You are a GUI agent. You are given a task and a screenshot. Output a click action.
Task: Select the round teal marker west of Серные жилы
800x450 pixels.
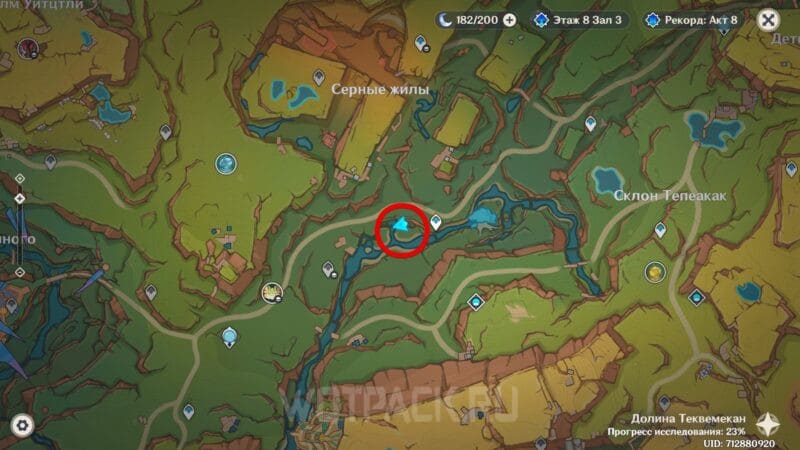pos(227,162)
